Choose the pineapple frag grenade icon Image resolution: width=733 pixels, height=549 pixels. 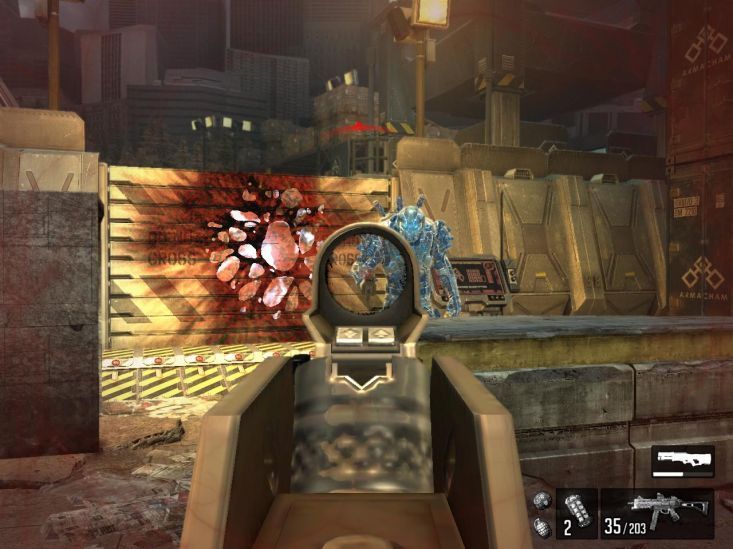pos(542,526)
